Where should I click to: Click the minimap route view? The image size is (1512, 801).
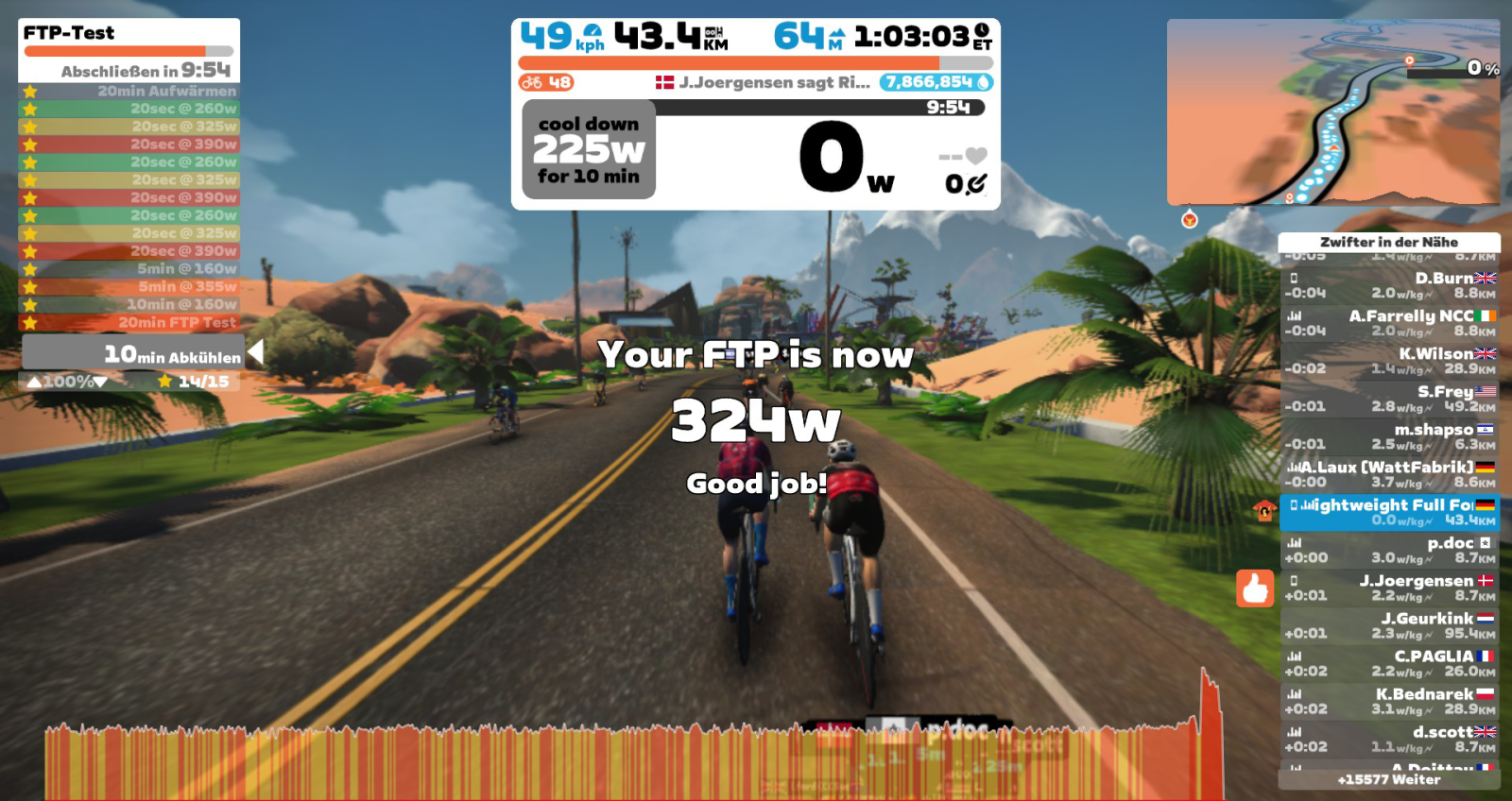coord(1332,111)
